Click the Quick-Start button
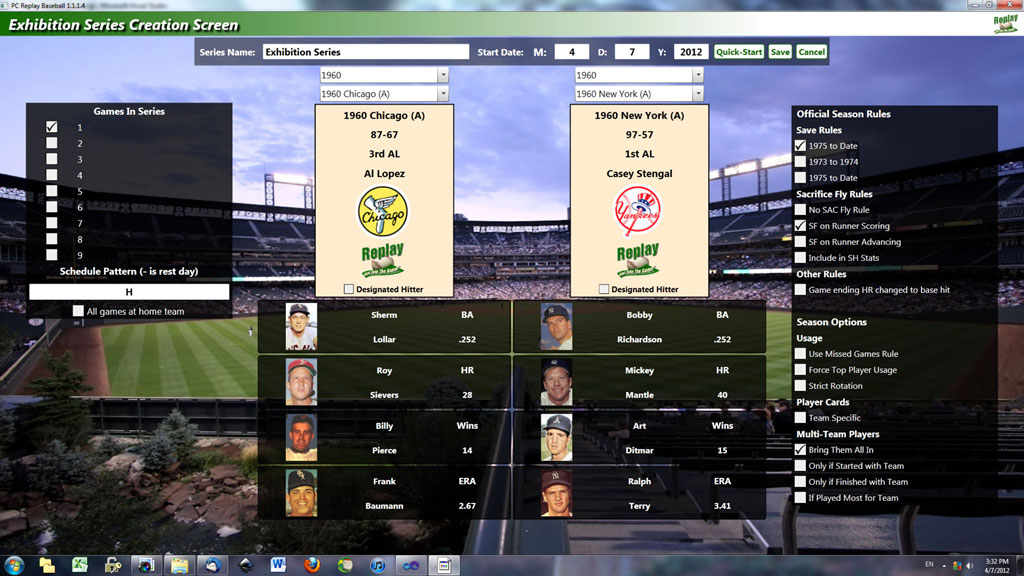The height and width of the screenshot is (576, 1024). [739, 52]
